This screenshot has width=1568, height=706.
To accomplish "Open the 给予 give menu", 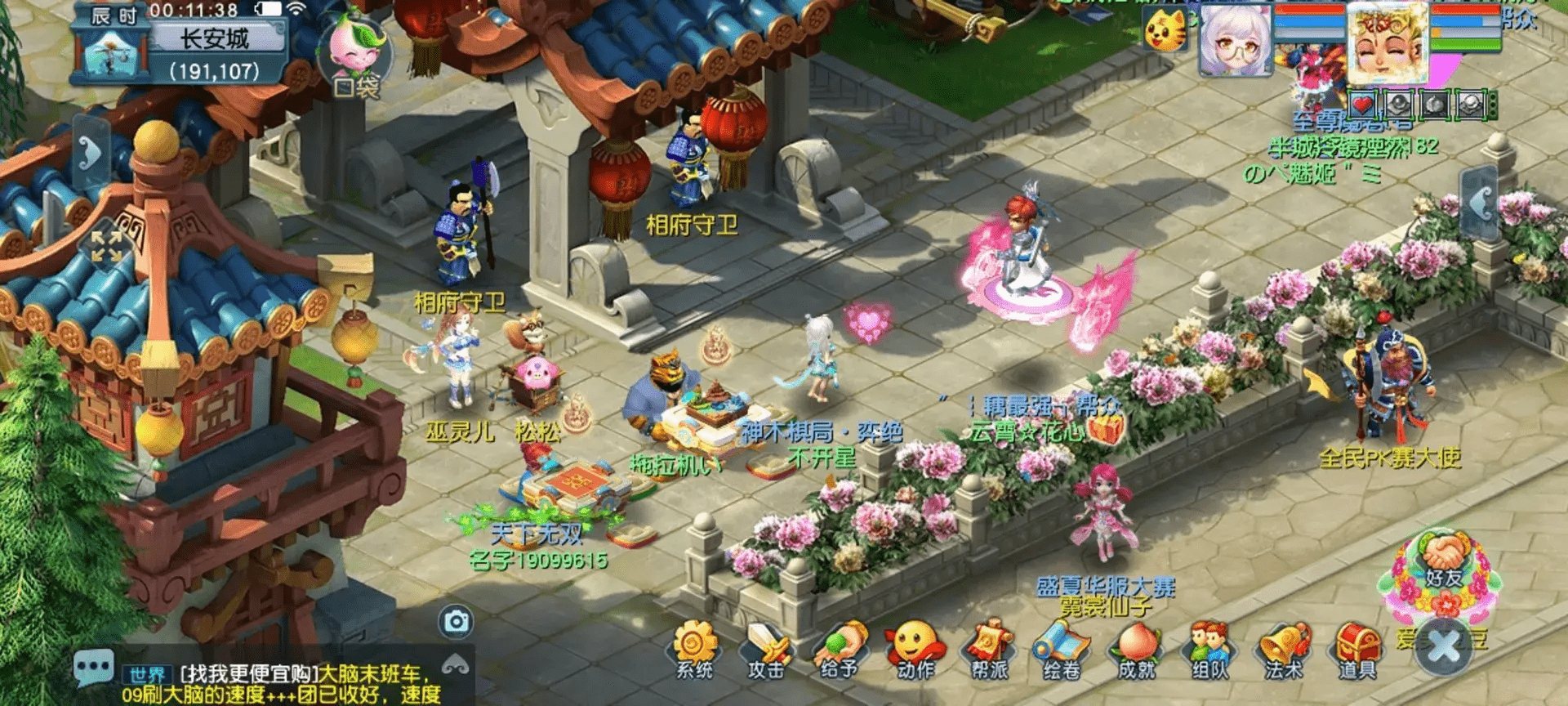I will 840,650.
